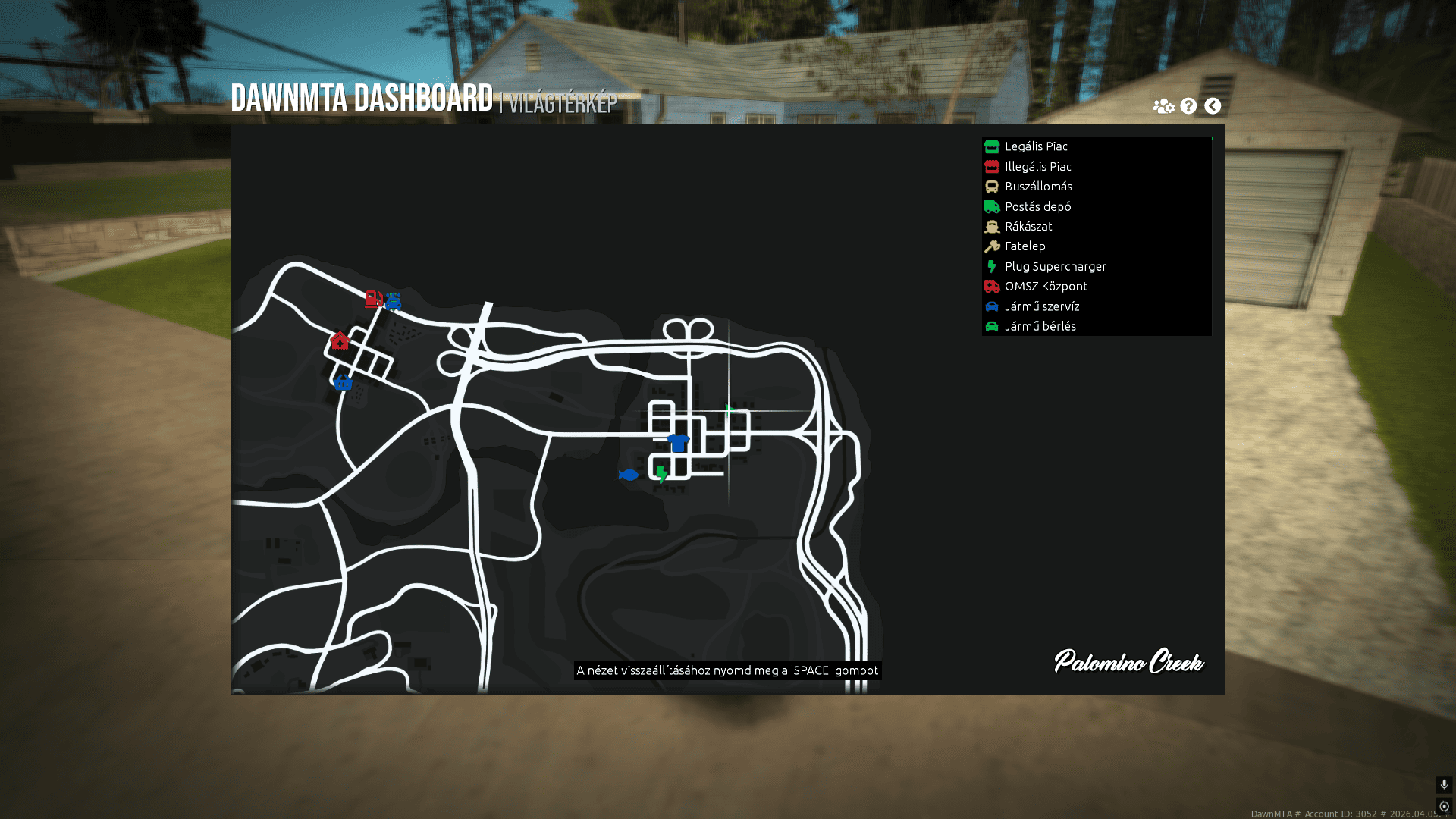1456x819 pixels.
Task: Pick the Rákászat legend entry
Action: tap(1028, 226)
